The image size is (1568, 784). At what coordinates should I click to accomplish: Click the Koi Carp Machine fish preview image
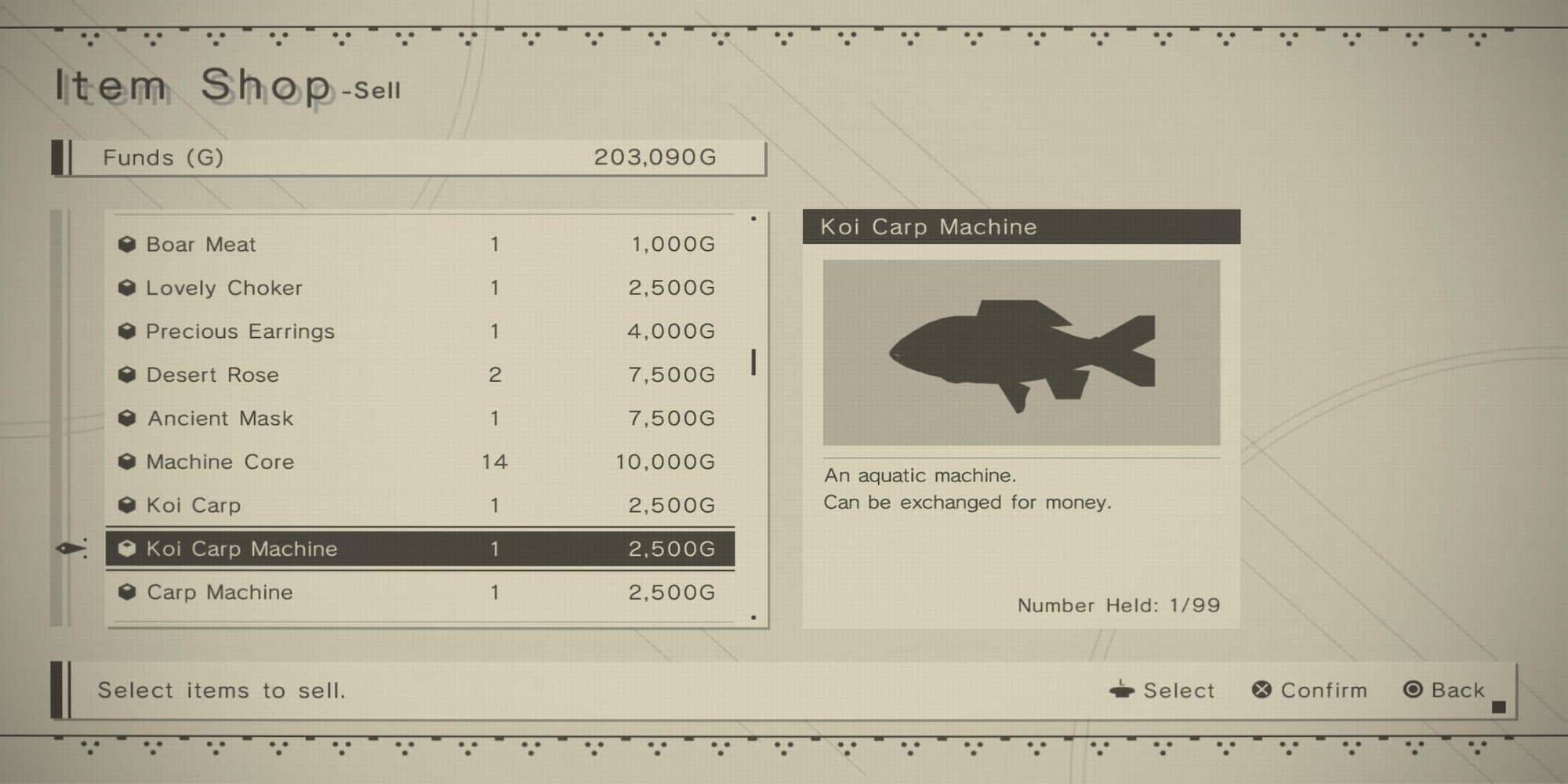coord(1021,353)
